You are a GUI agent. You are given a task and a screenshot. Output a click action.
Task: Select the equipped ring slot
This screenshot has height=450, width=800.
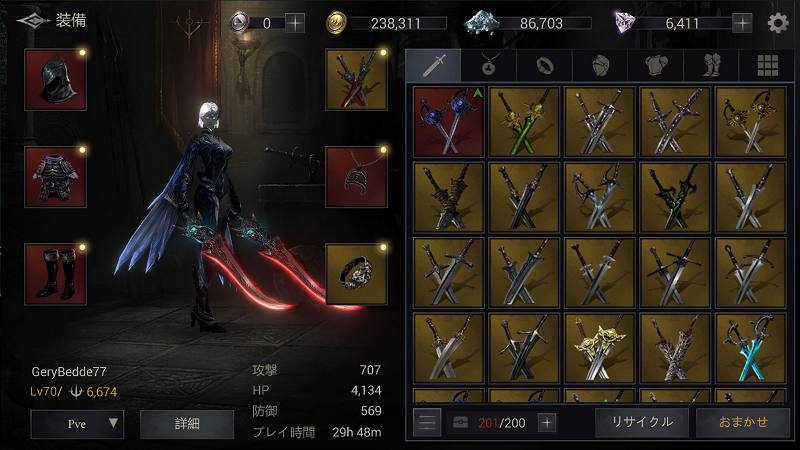356,273
